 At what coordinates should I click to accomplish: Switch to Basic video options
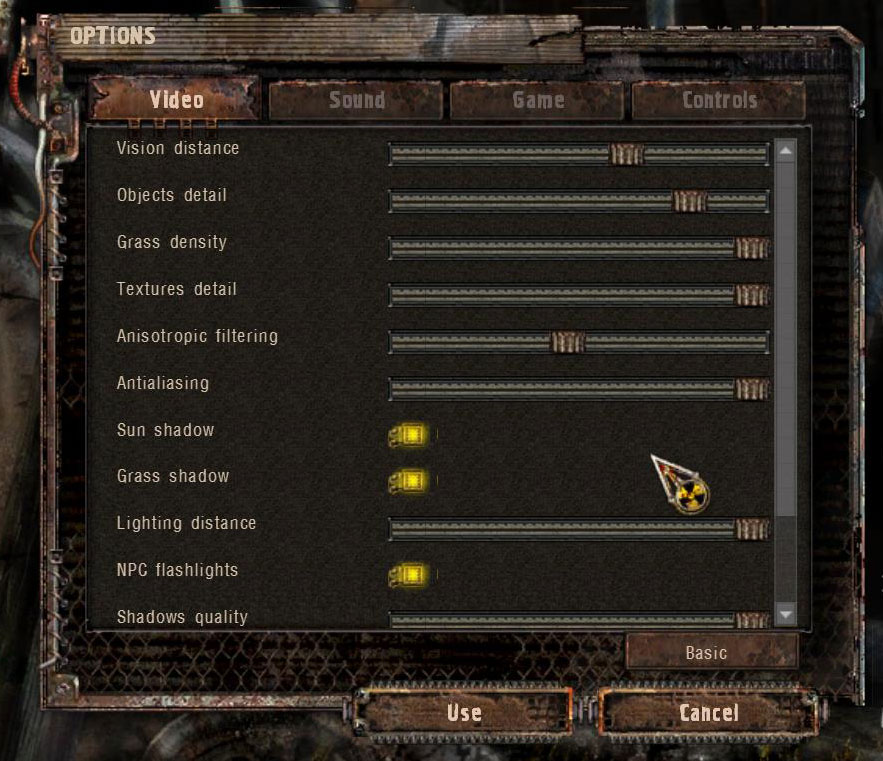pos(706,653)
